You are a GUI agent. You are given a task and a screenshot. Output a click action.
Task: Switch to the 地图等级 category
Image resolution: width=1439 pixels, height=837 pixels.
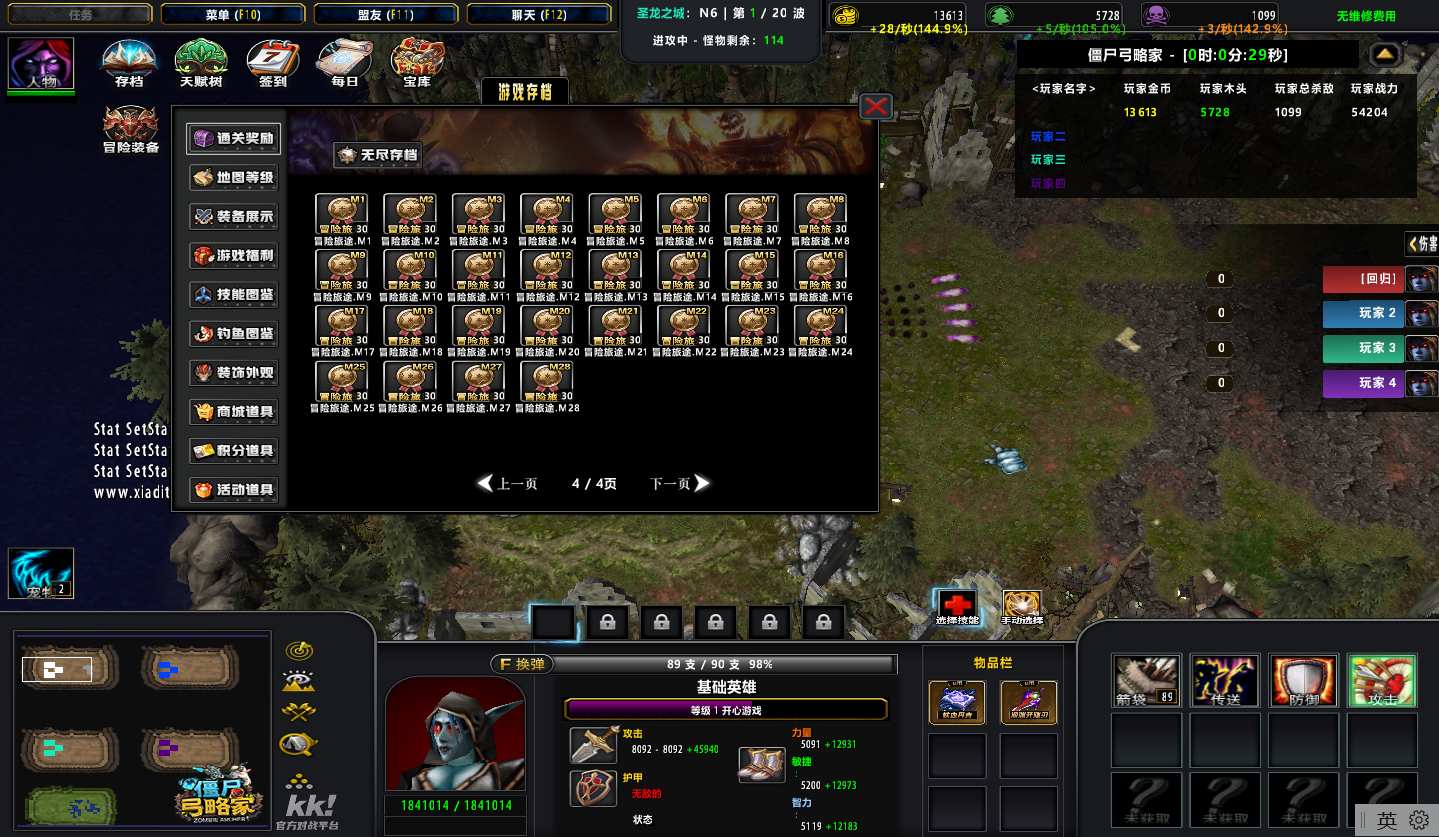(x=233, y=178)
